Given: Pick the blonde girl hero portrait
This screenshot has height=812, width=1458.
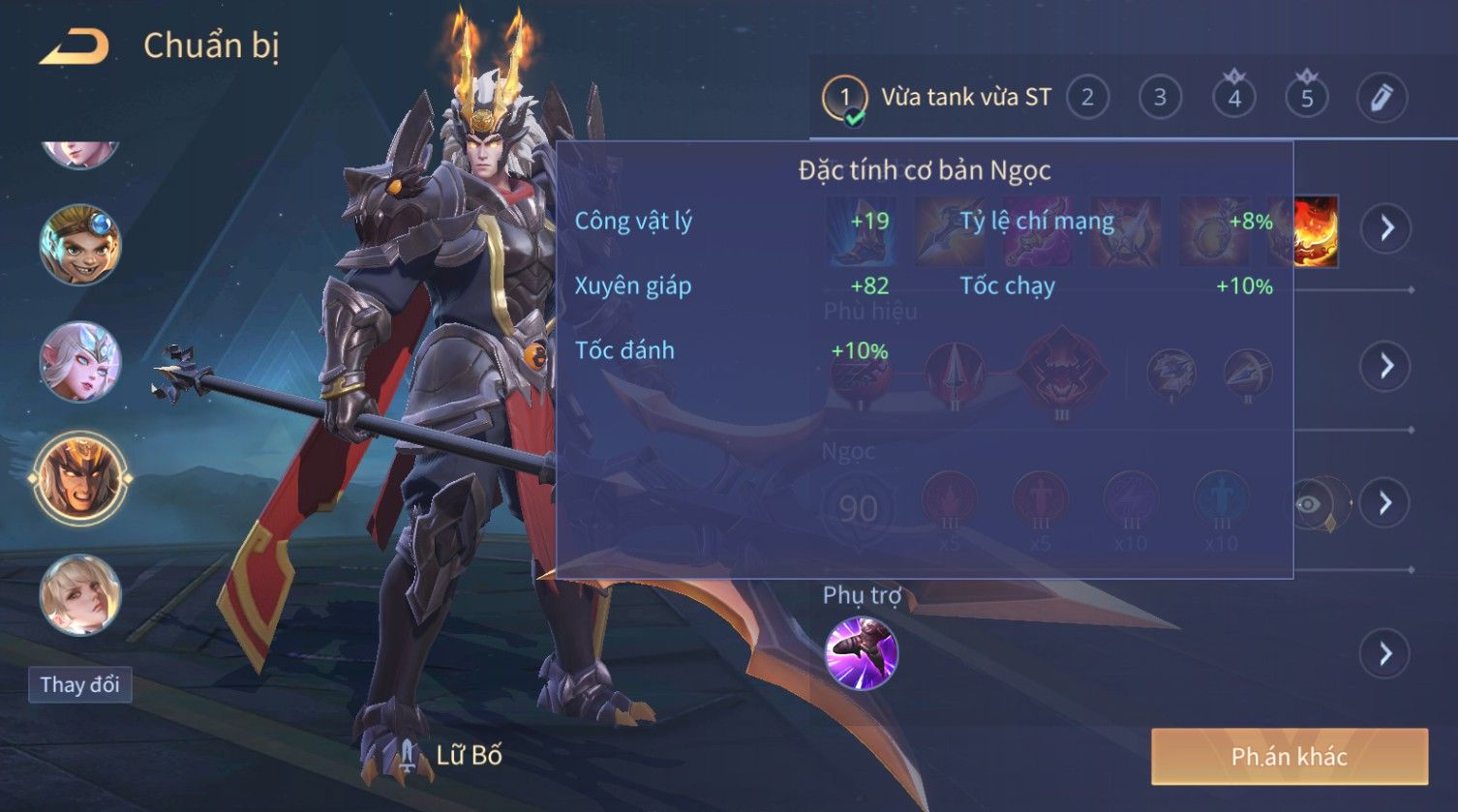Looking at the screenshot, I should [x=80, y=594].
